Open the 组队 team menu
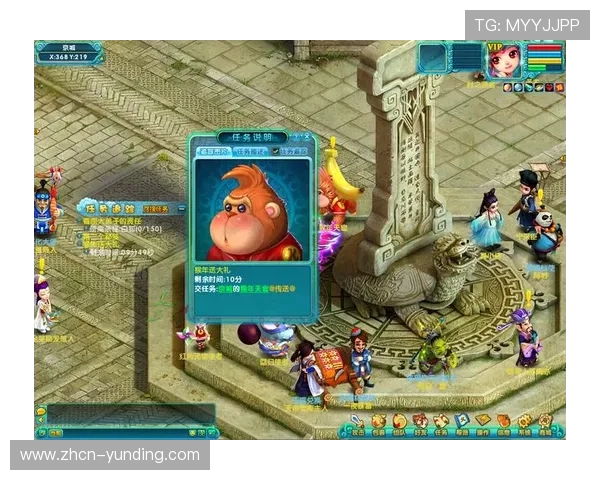The image size is (600, 480). pos(399,422)
